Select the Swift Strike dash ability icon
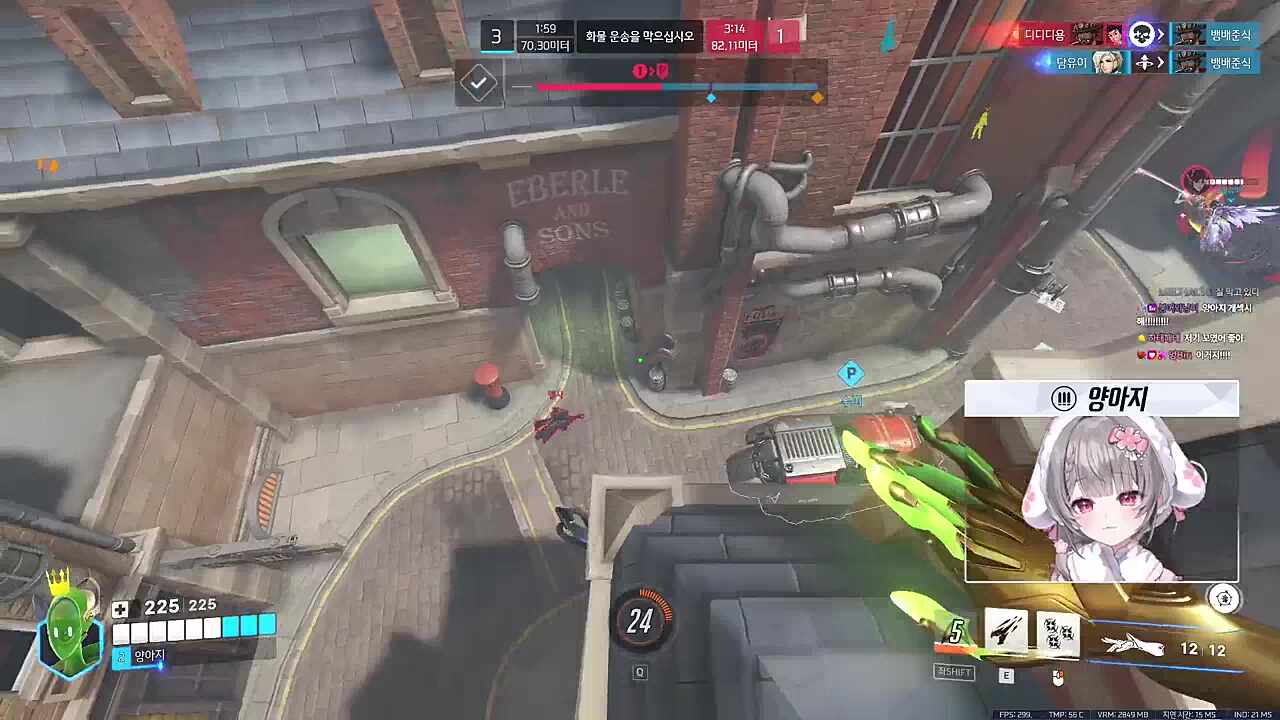 tap(1005, 633)
